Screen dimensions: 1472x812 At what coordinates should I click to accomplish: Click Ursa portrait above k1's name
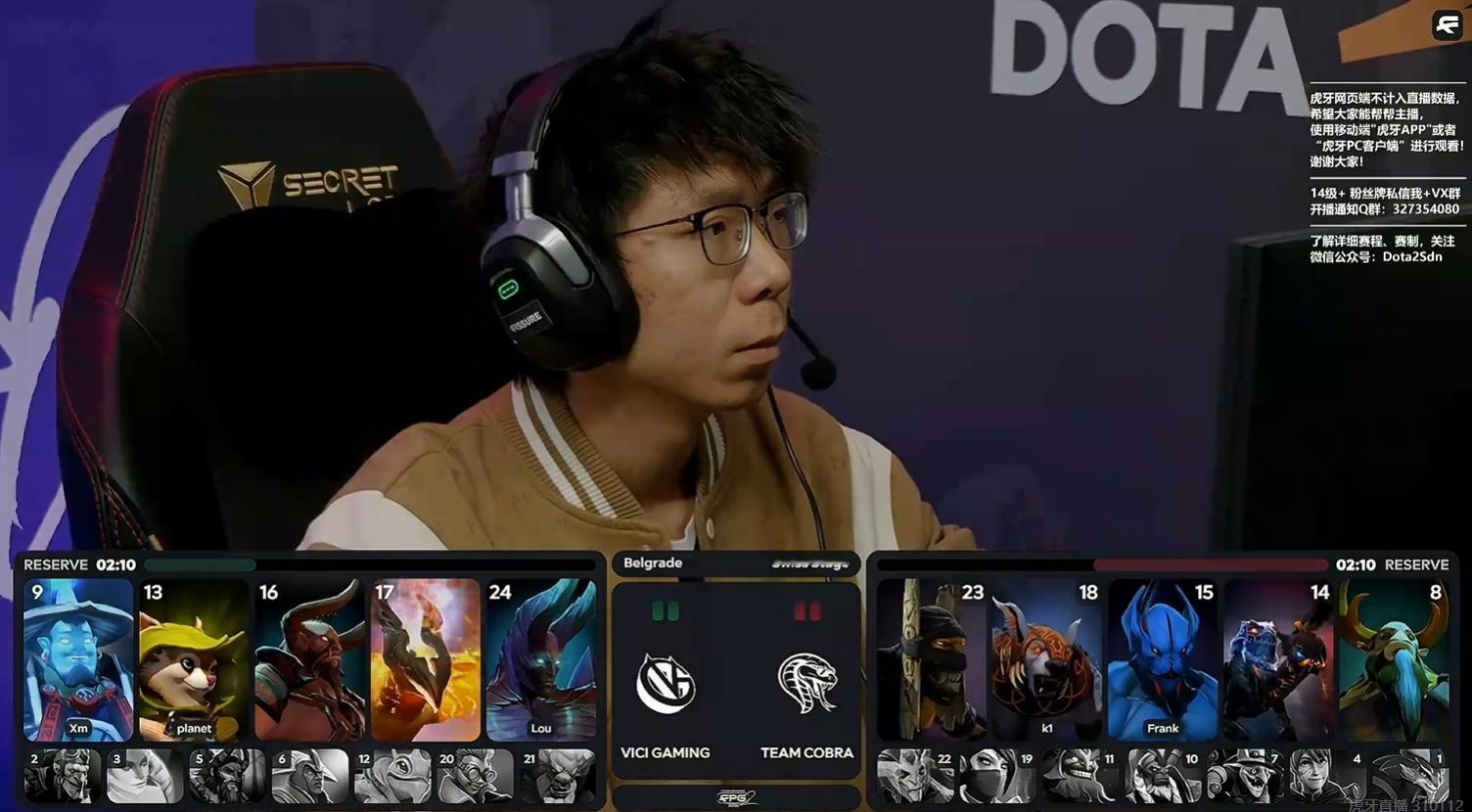coord(1046,658)
